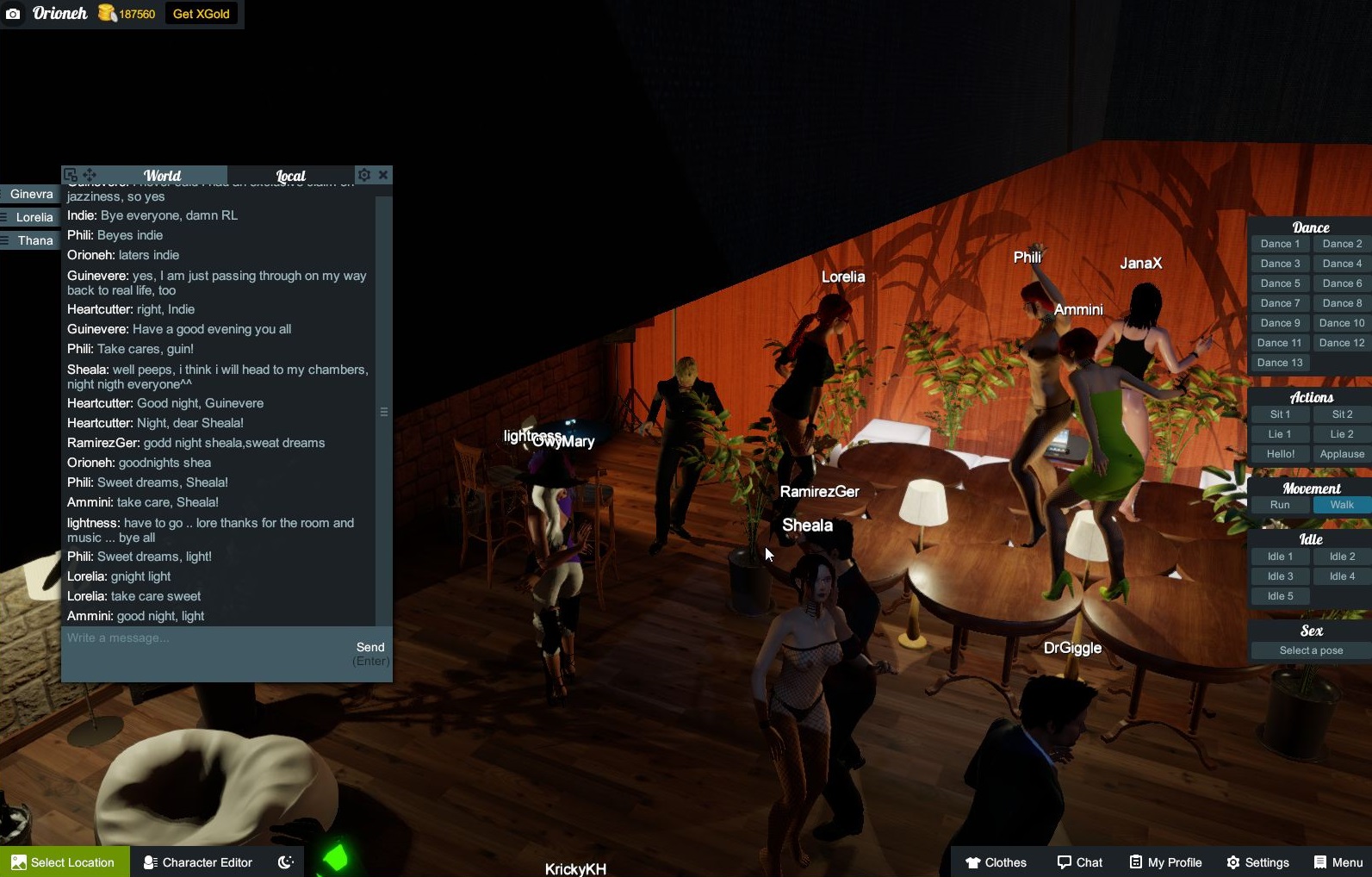Perform the Applause action
Viewport: 1372px width, 877px height.
pyautogui.click(x=1341, y=454)
